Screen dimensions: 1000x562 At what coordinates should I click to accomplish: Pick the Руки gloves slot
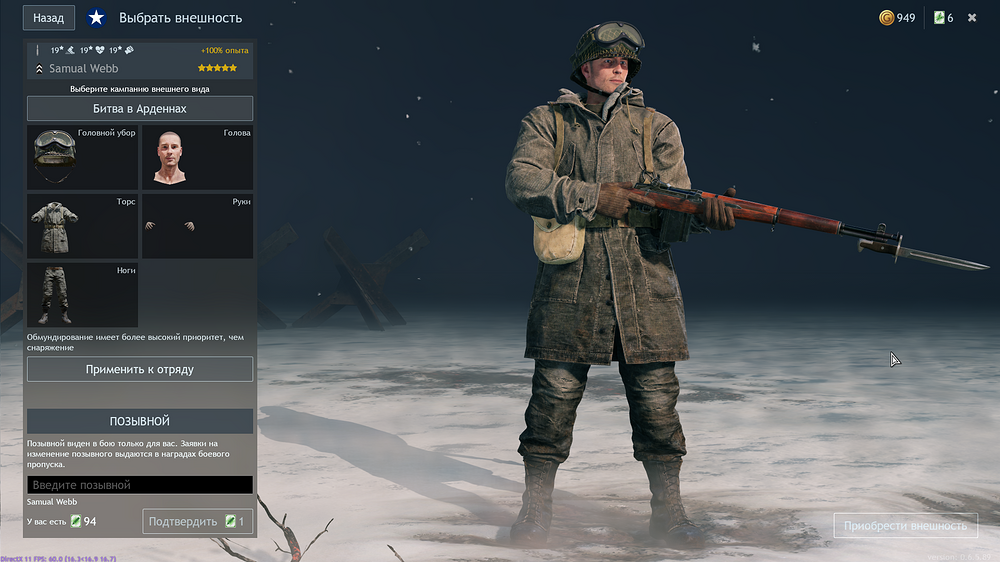point(197,226)
